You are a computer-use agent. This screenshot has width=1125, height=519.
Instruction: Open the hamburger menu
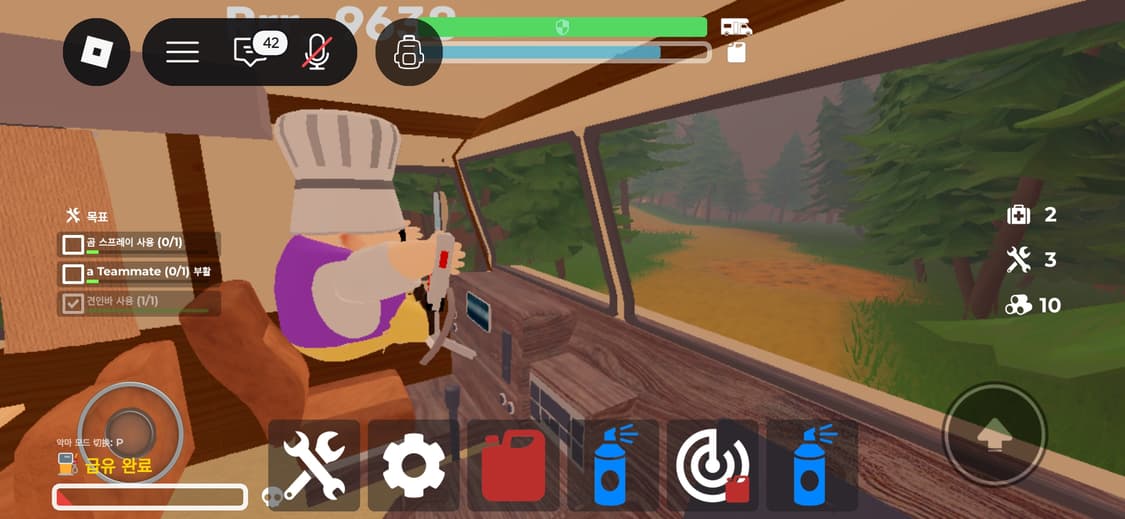click(x=182, y=52)
